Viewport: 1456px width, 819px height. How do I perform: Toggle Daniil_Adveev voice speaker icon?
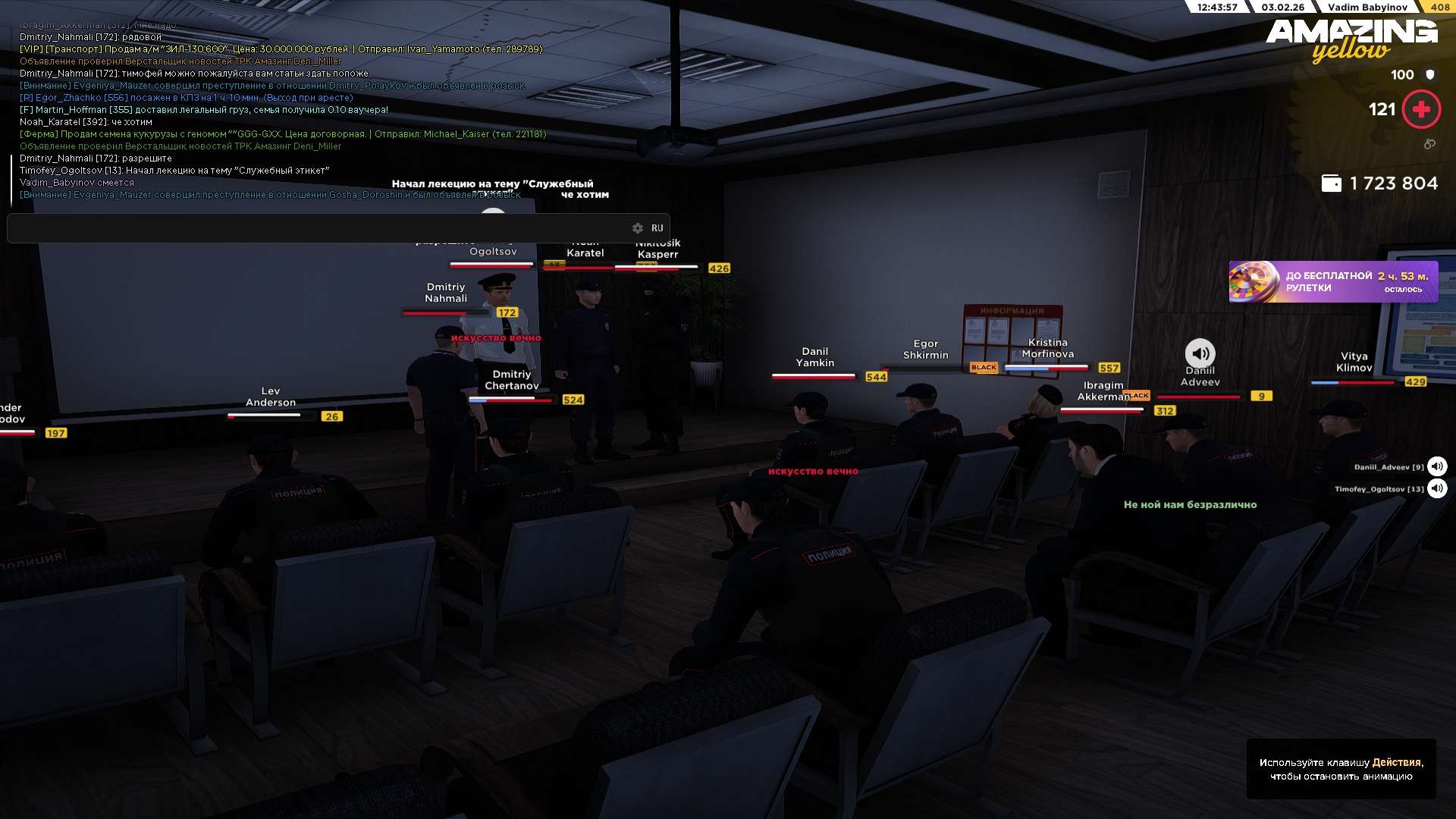tap(1437, 466)
